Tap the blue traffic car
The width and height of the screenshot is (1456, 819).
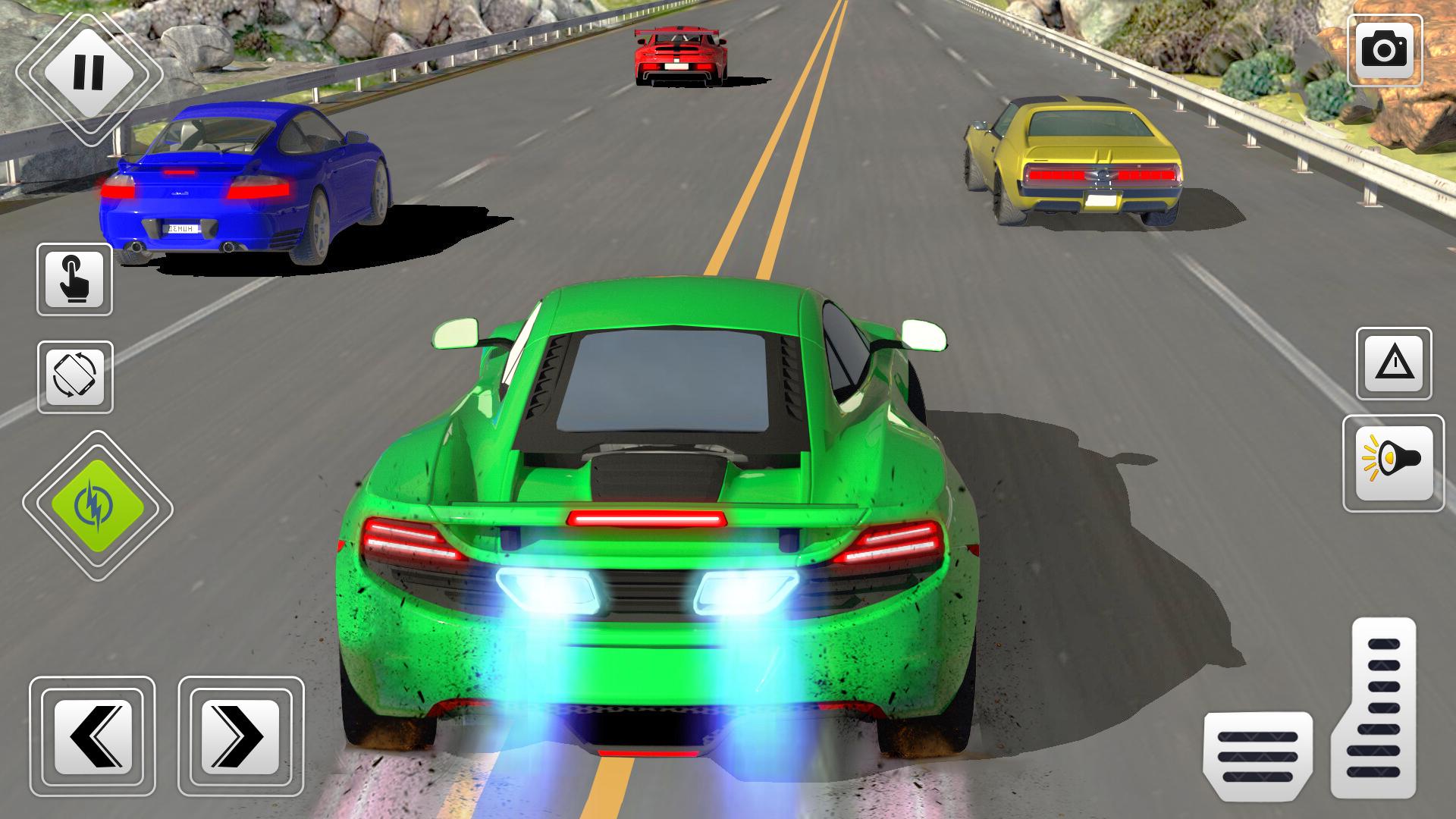pyautogui.click(x=243, y=182)
